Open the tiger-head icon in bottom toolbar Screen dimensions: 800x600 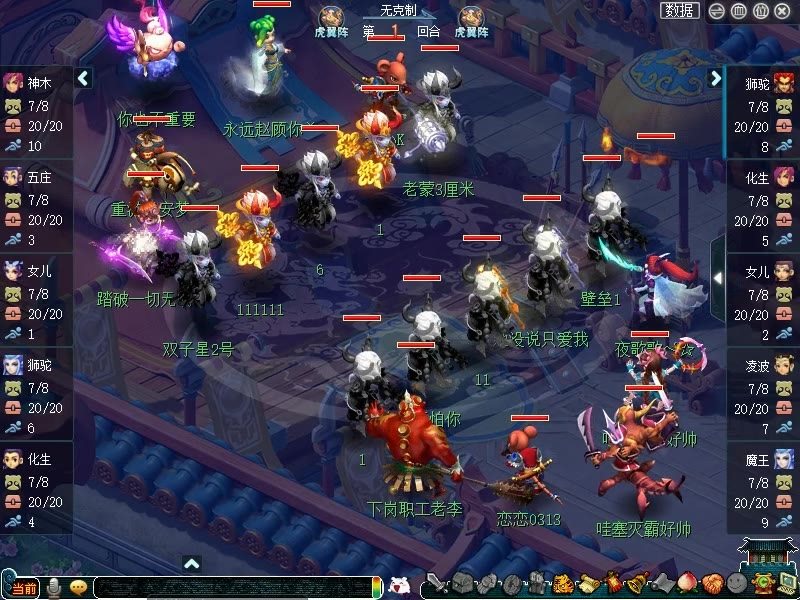coord(562,585)
